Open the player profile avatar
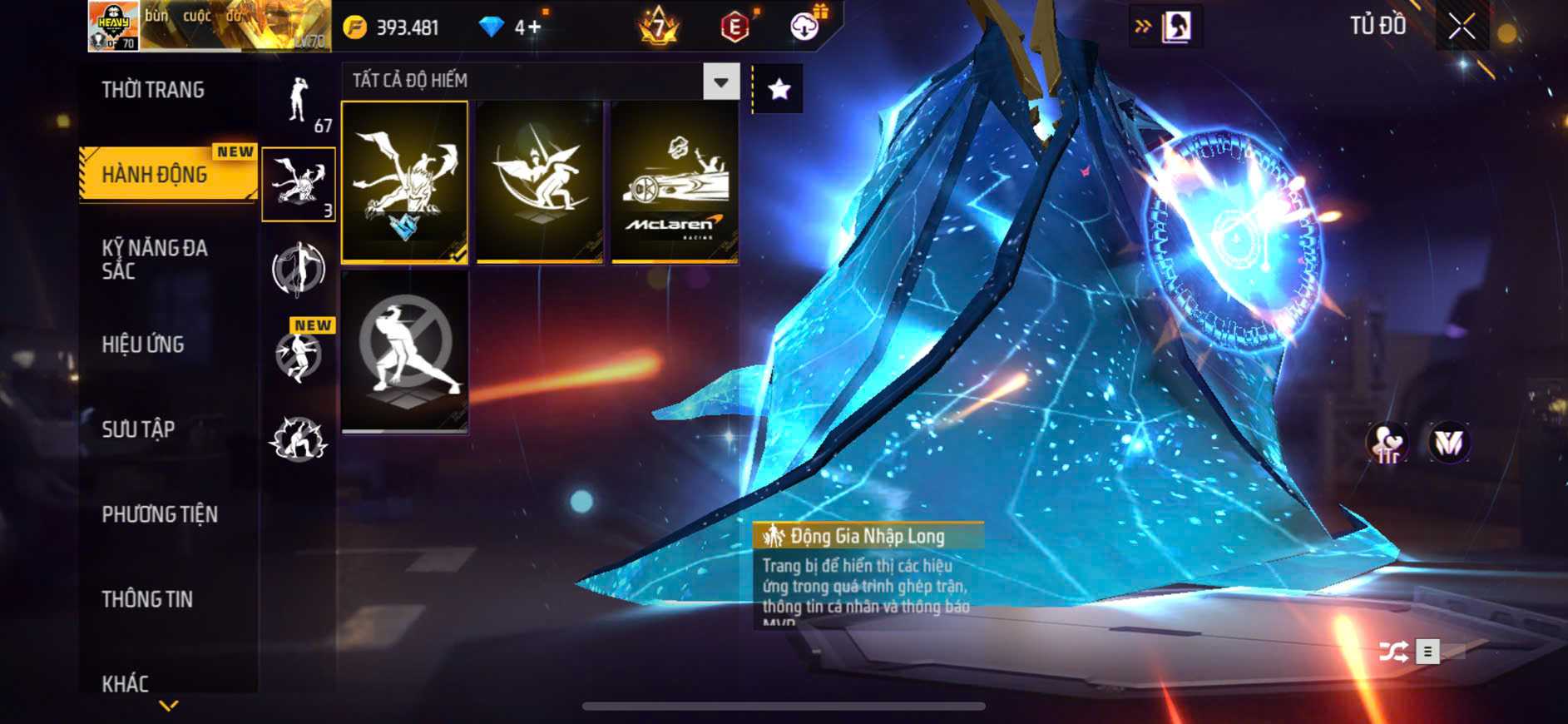 point(114,26)
